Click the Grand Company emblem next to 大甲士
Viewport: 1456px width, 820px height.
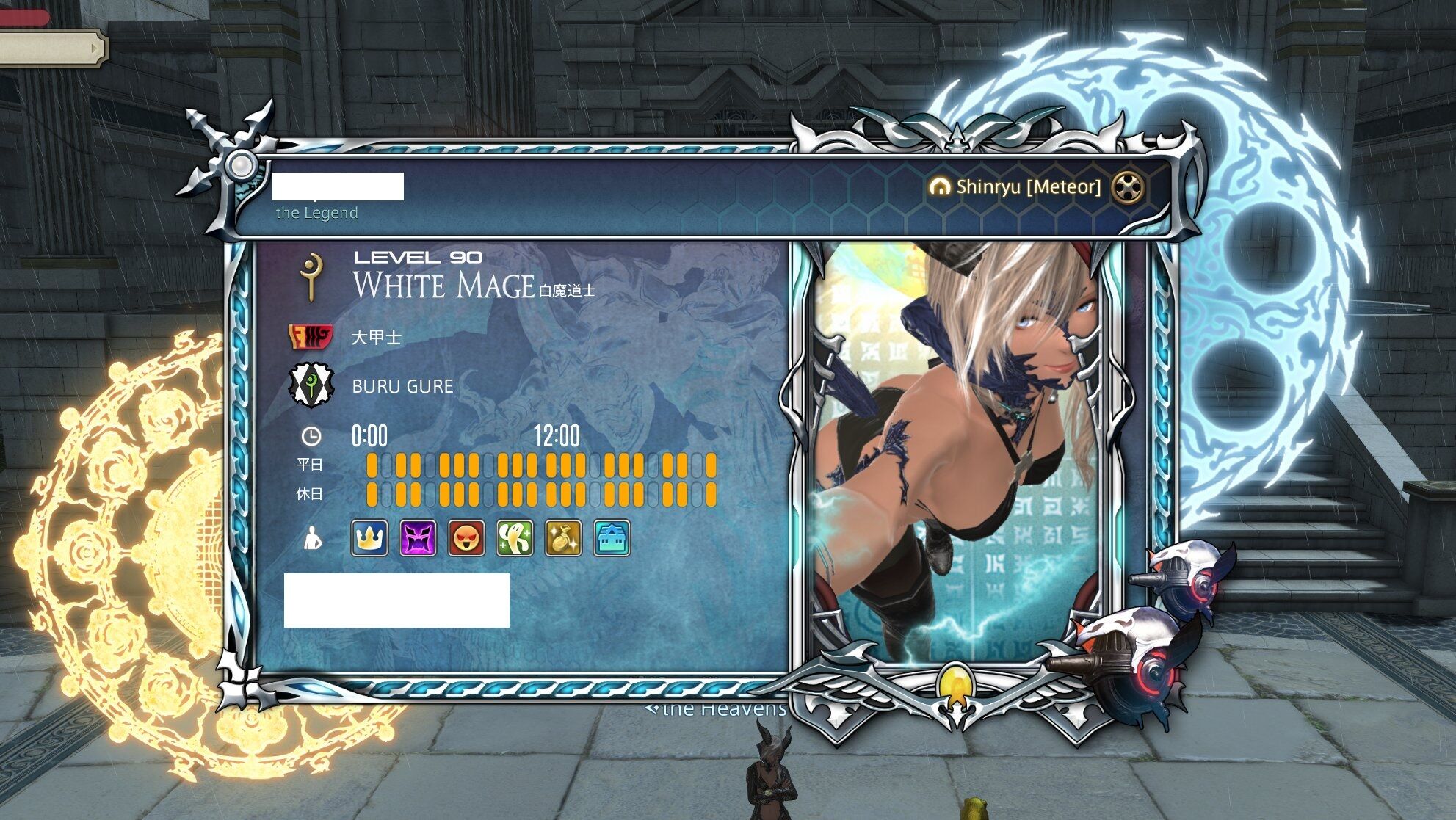[311, 335]
